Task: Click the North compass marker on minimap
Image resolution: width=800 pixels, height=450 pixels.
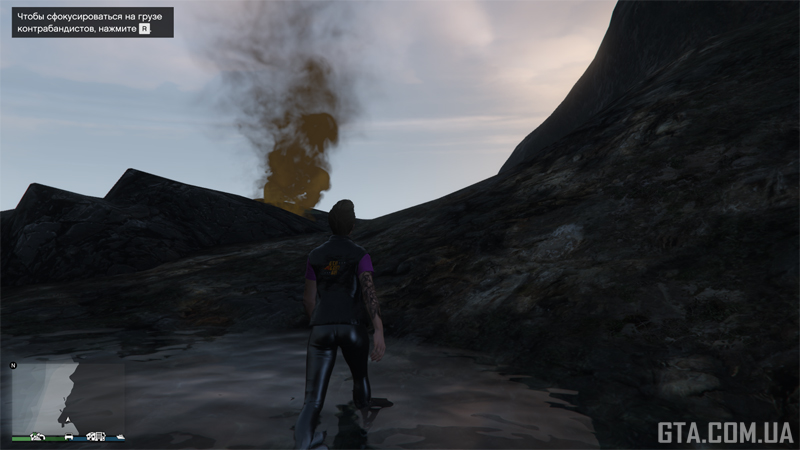Action: pyautogui.click(x=13, y=366)
